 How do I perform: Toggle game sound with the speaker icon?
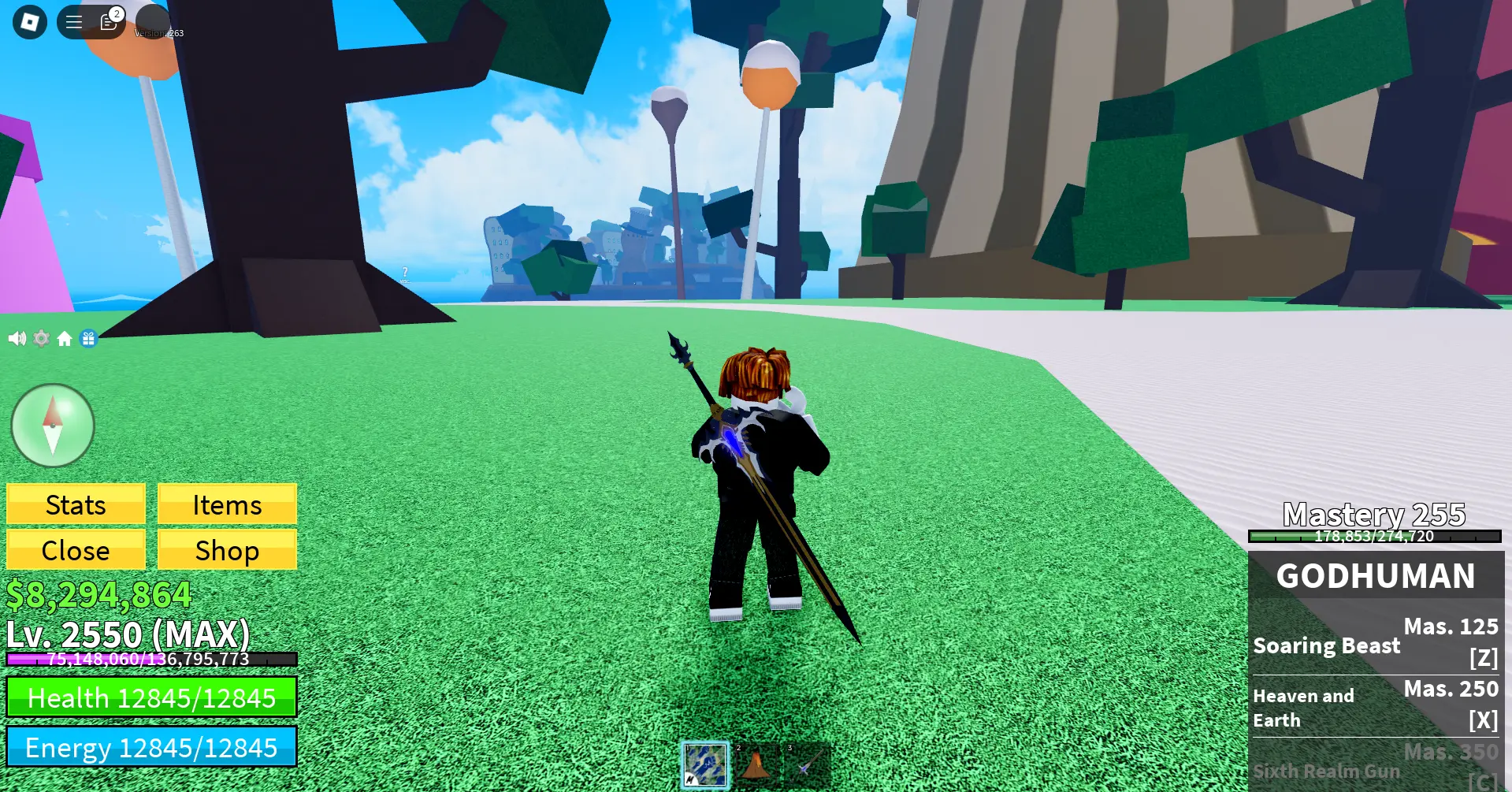pos(17,337)
